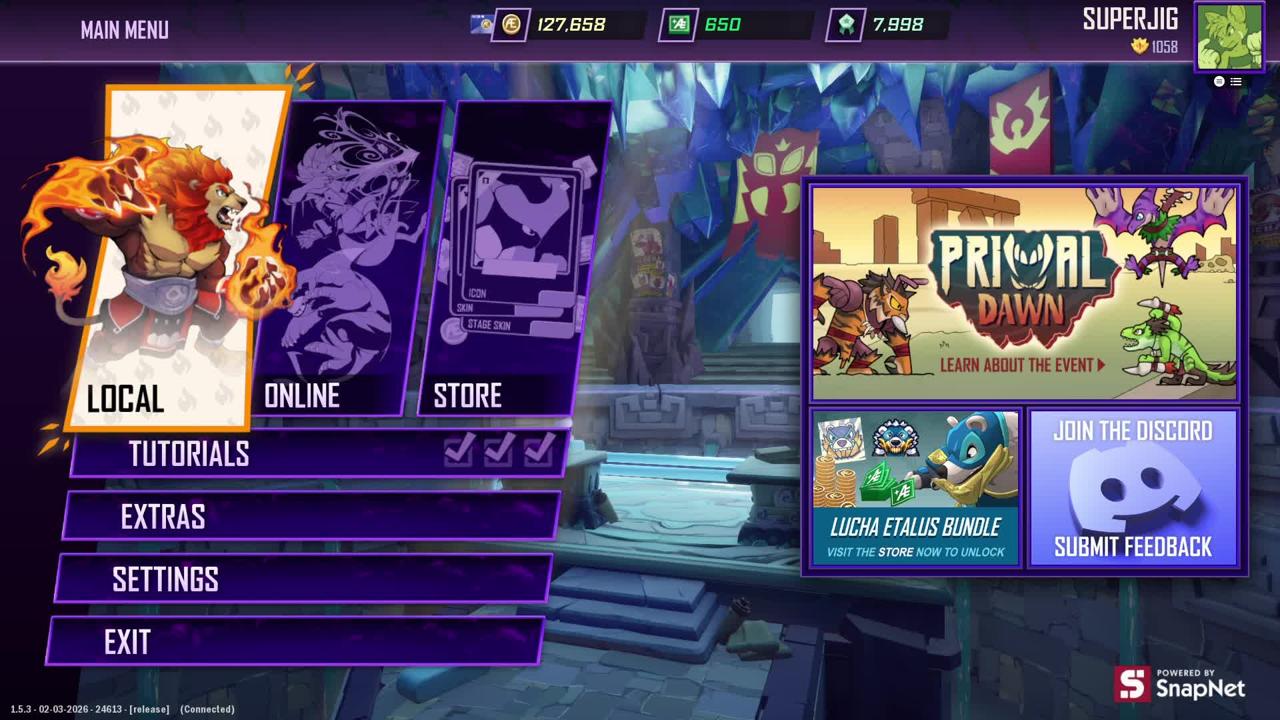Viewport: 1280px width, 720px height.
Task: Join the Discord to submit feedback
Action: point(1133,487)
